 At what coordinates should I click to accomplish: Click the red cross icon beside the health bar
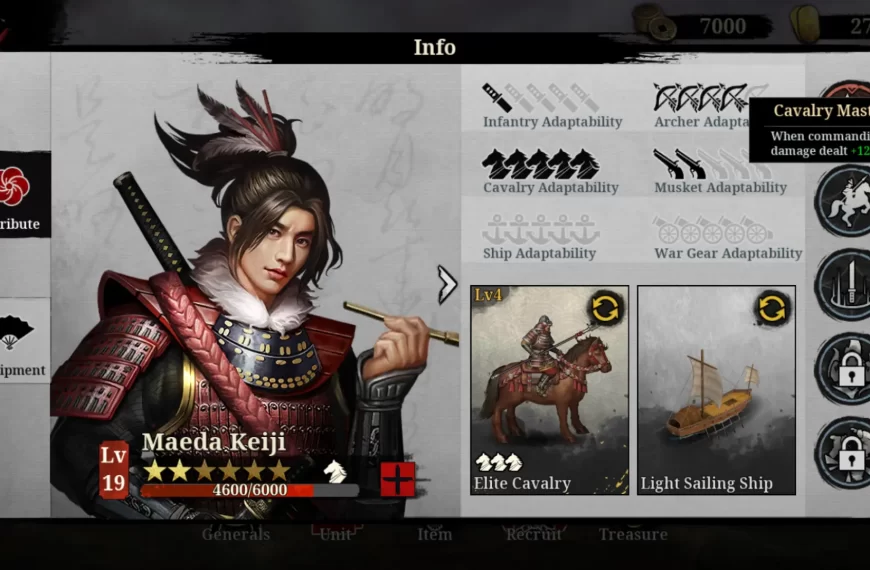(x=397, y=479)
